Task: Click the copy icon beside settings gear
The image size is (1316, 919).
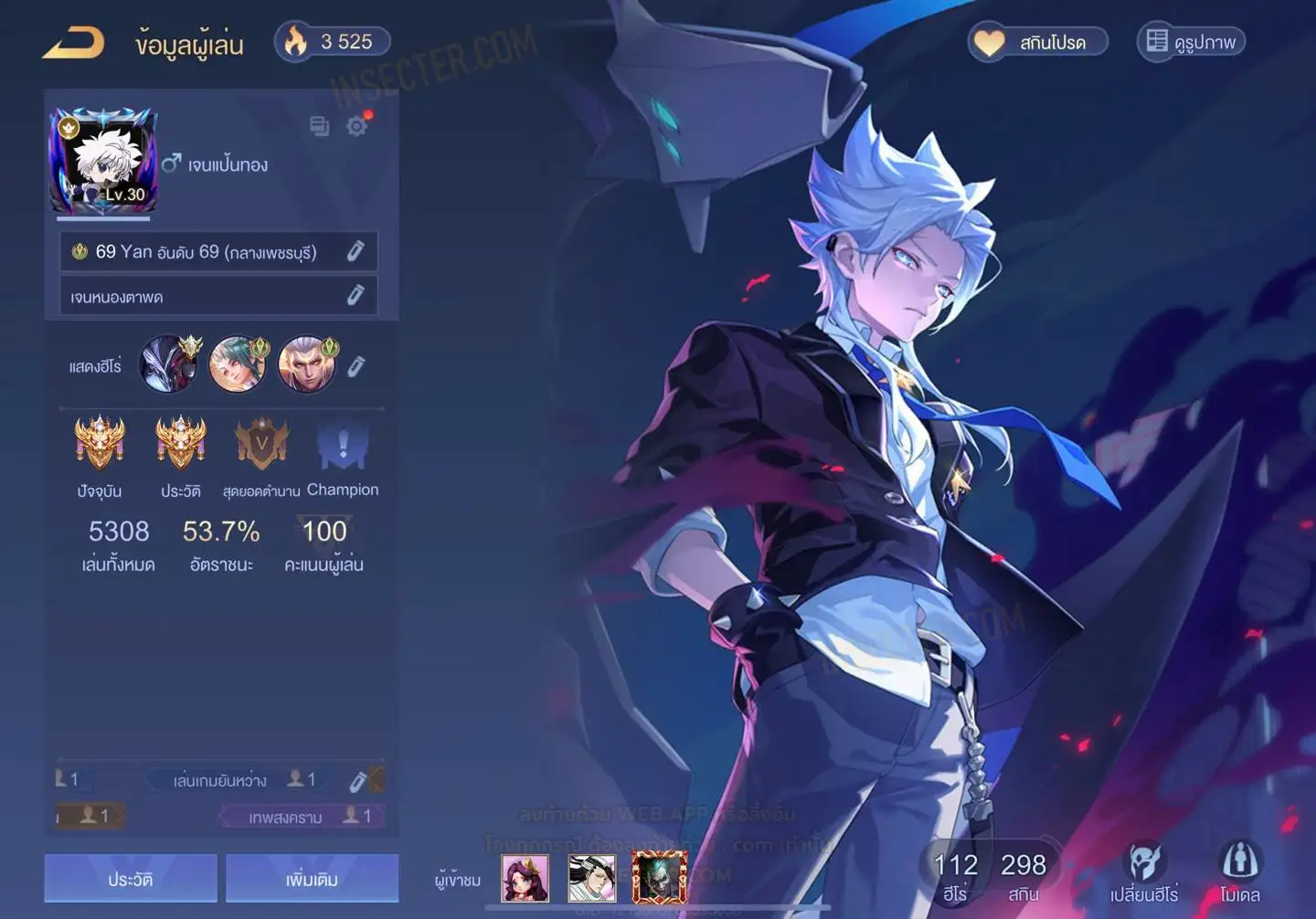Action: (319, 126)
